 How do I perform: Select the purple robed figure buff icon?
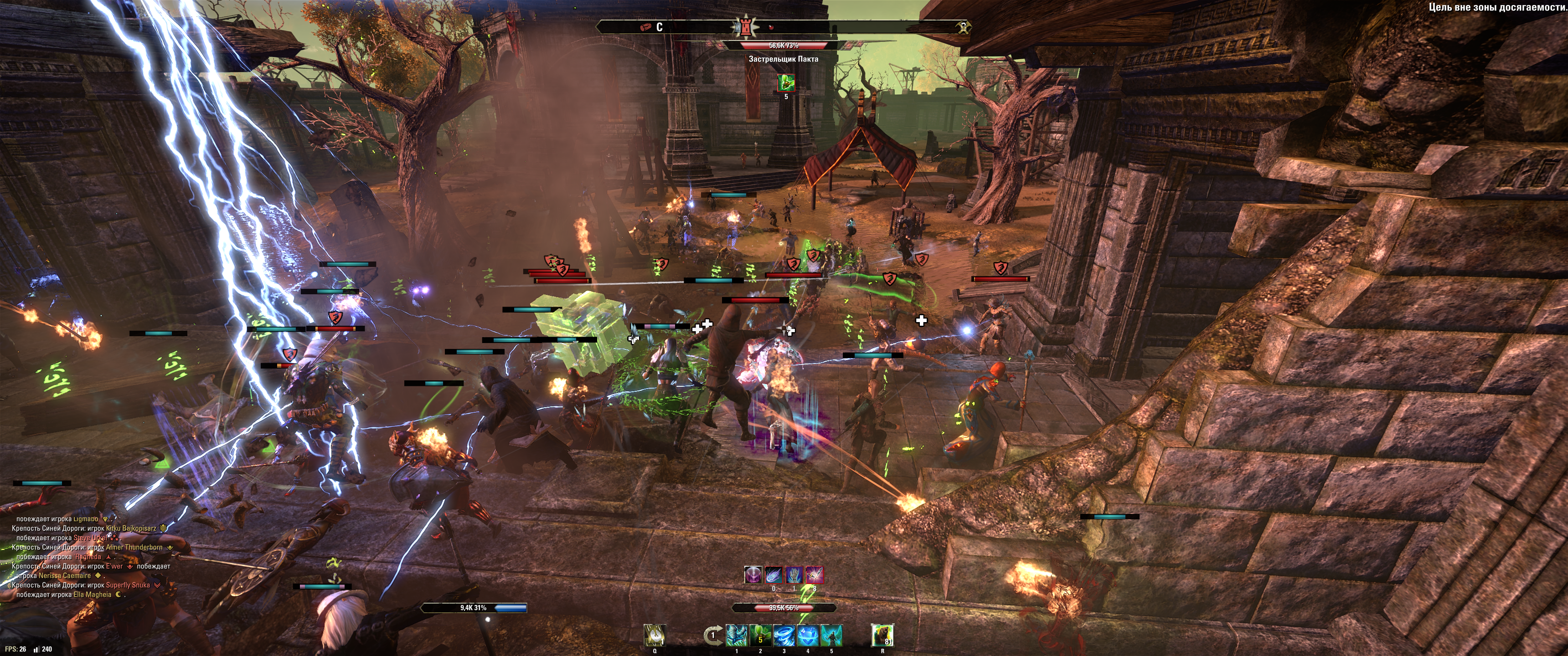click(x=753, y=574)
